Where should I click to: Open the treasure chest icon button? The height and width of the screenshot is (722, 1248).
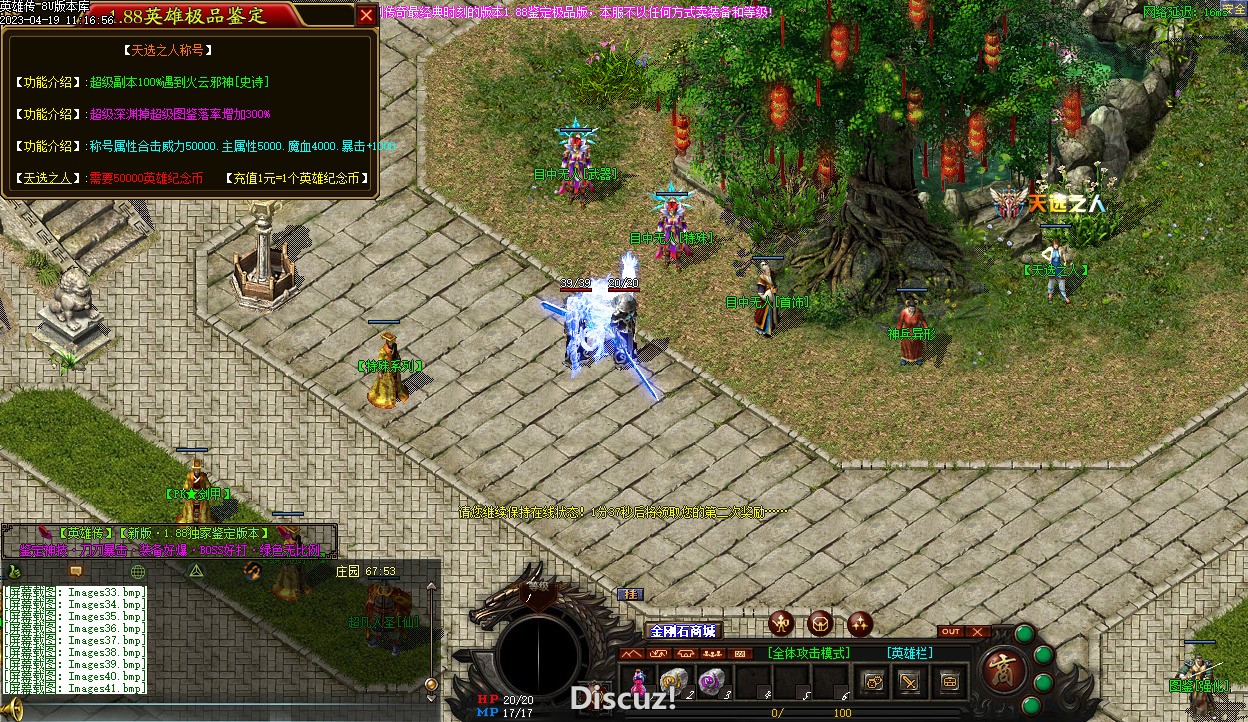pos(948,681)
